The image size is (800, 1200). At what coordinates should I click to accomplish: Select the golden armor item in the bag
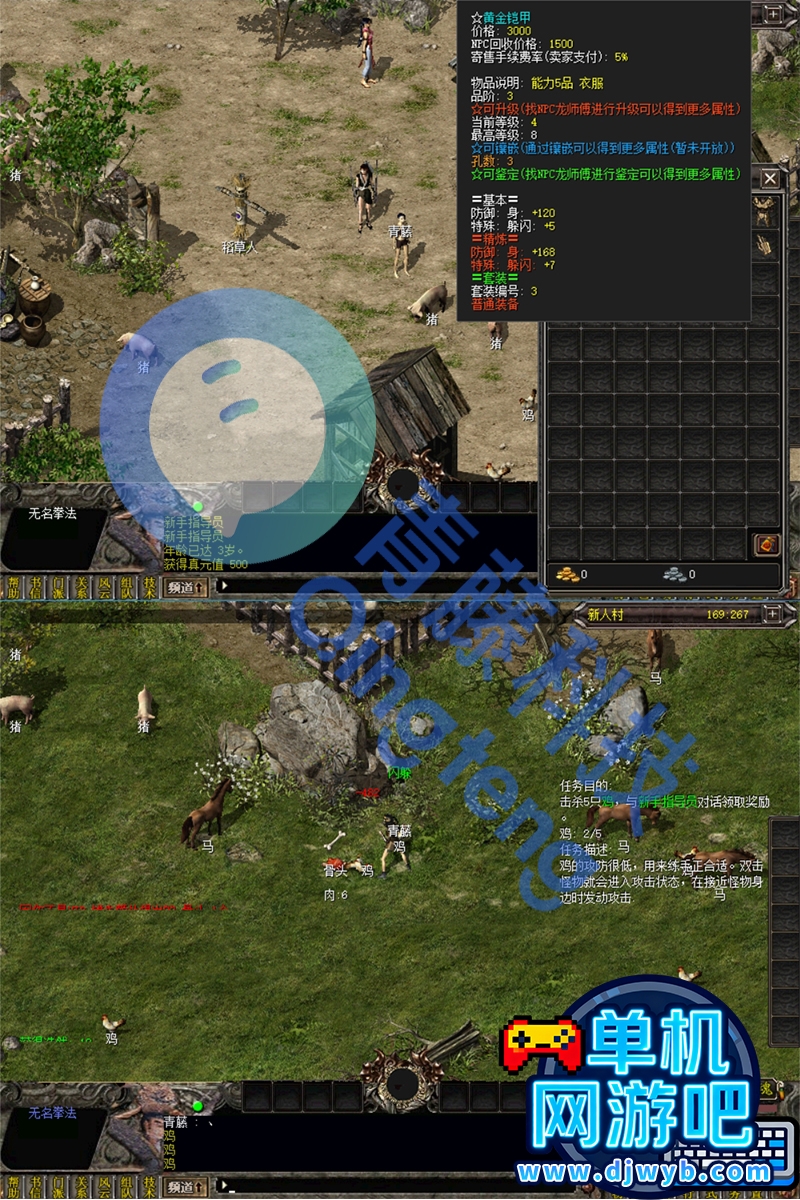tap(765, 212)
